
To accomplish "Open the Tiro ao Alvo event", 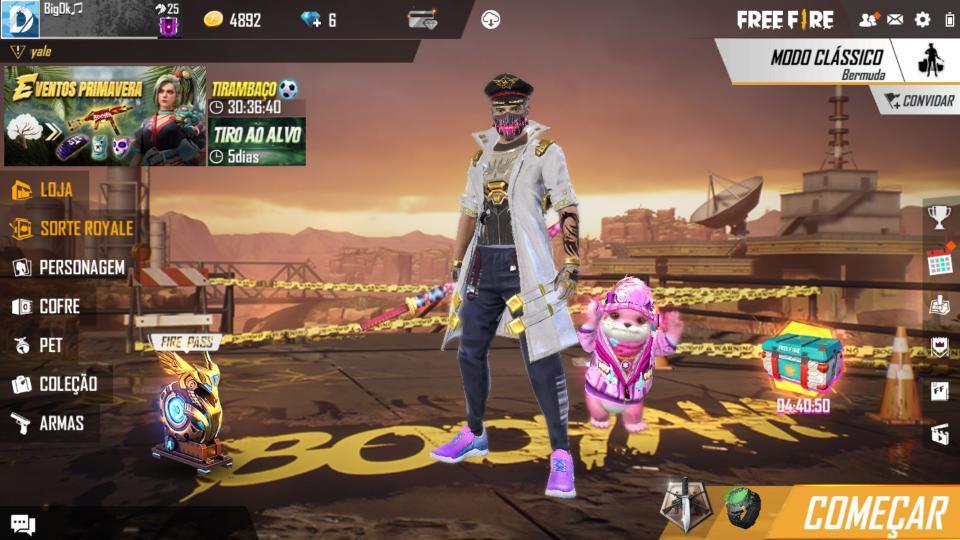I will pyautogui.click(x=257, y=142).
